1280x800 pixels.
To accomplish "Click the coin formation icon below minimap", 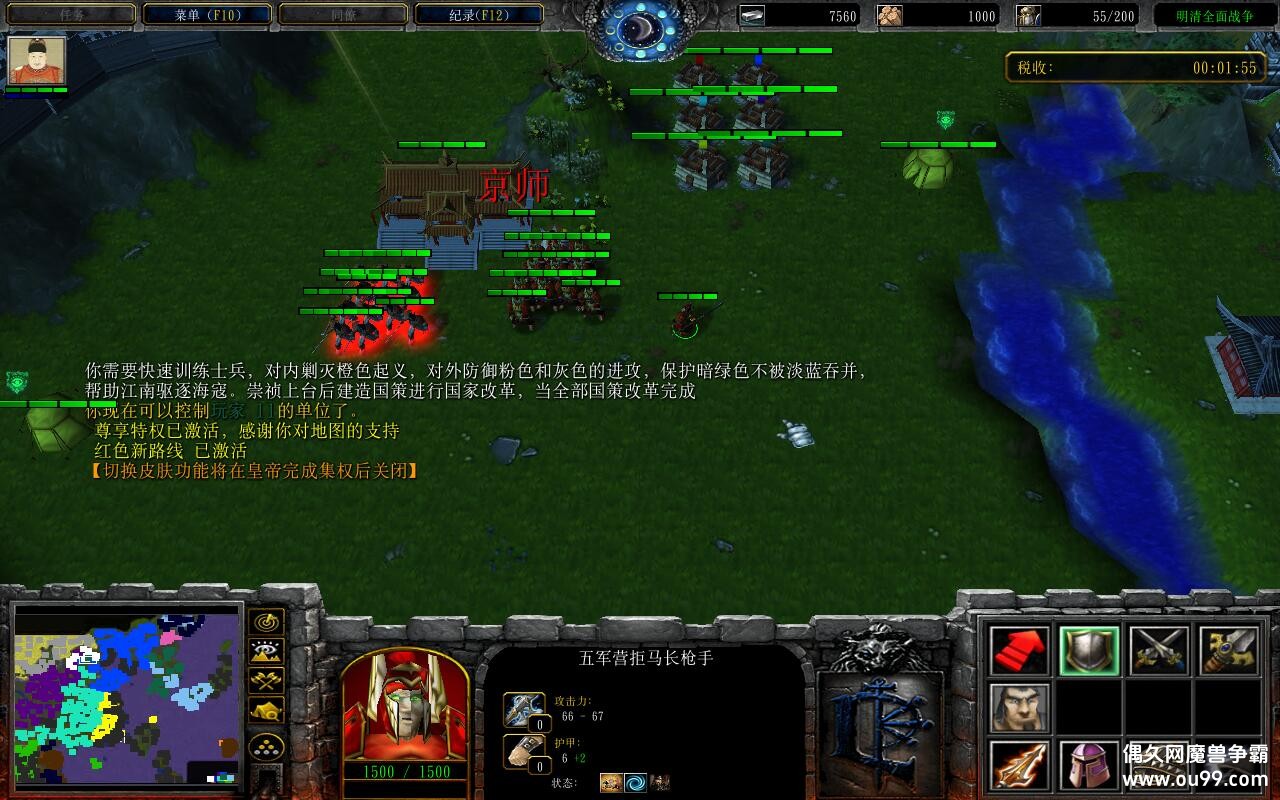I will 267,745.
